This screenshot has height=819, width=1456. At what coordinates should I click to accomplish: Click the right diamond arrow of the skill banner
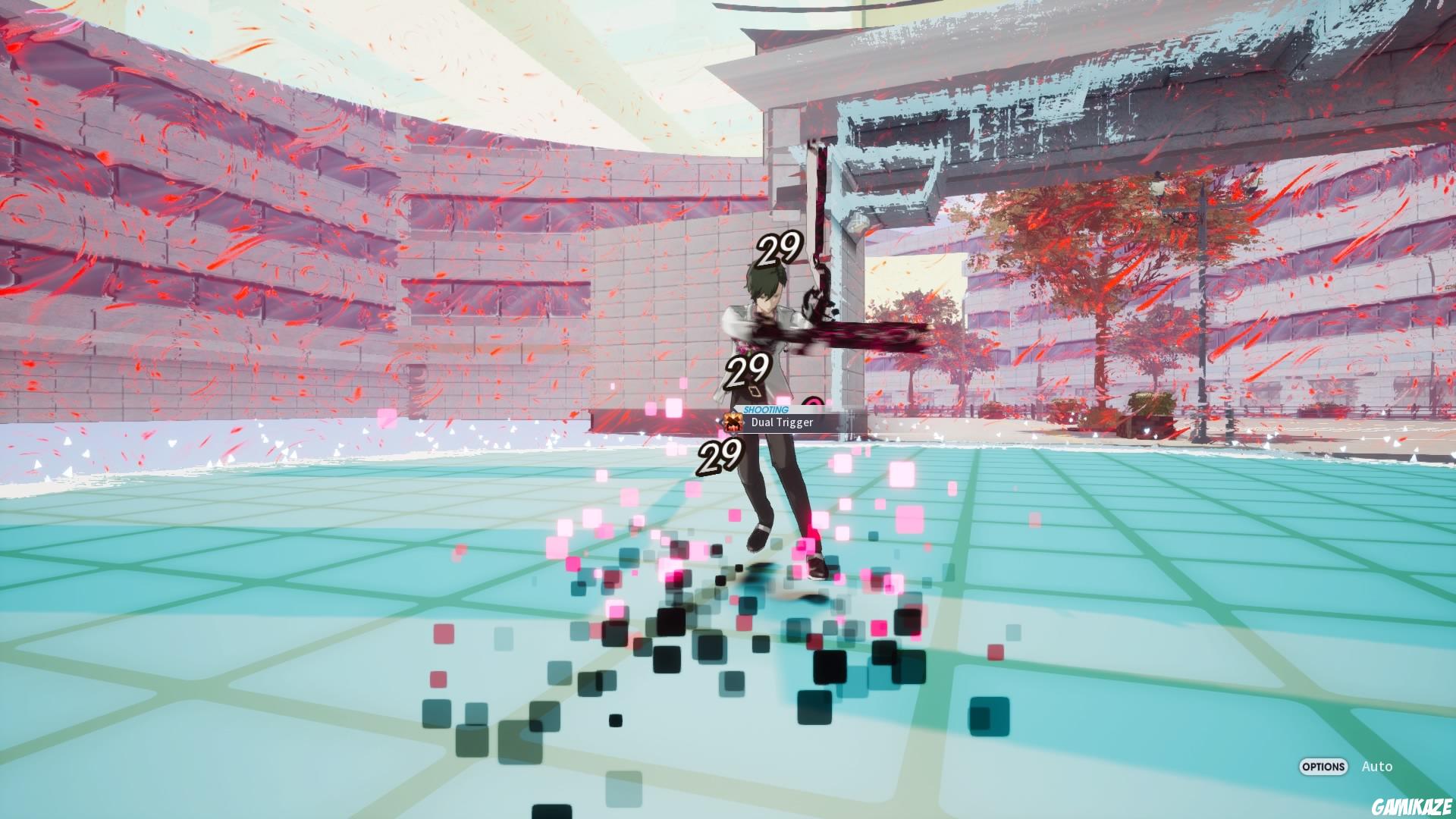point(744,422)
